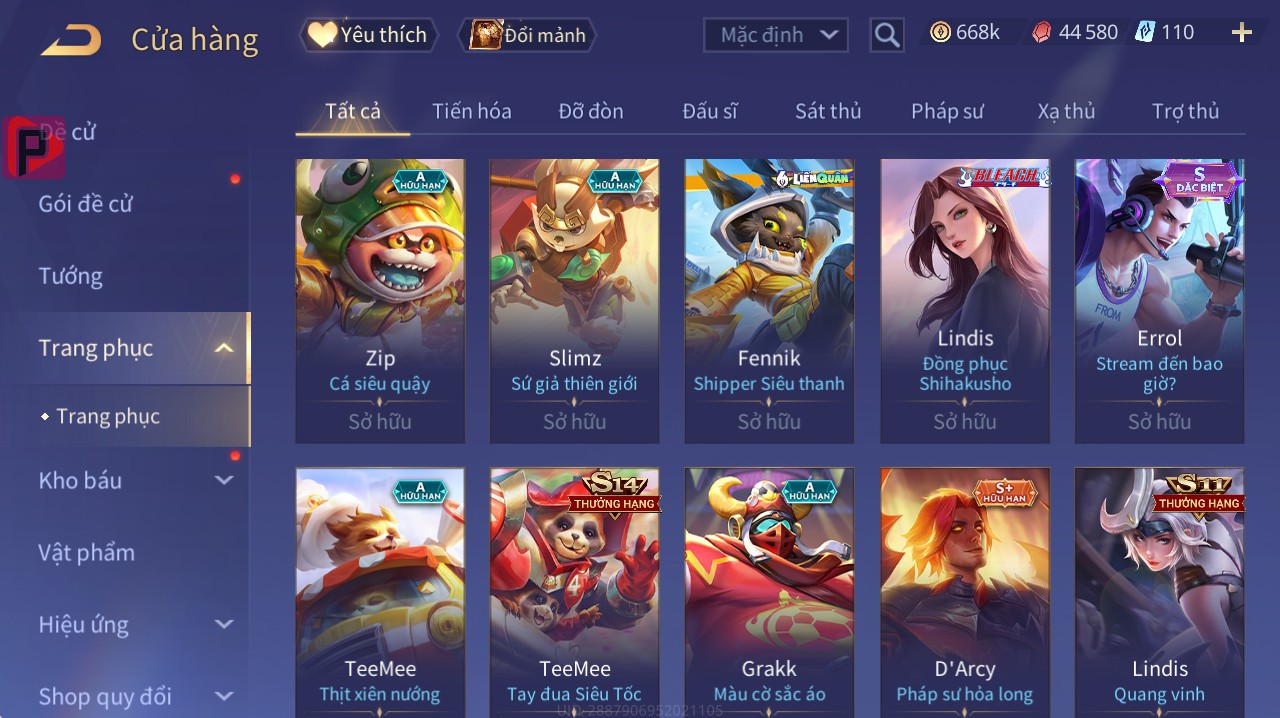The width and height of the screenshot is (1280, 718).
Task: Go to the Tướng shop section
Action: click(71, 276)
